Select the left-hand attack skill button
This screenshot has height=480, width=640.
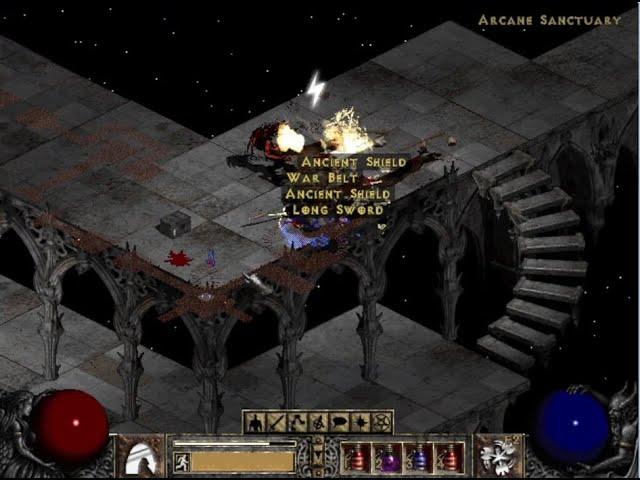tap(140, 456)
